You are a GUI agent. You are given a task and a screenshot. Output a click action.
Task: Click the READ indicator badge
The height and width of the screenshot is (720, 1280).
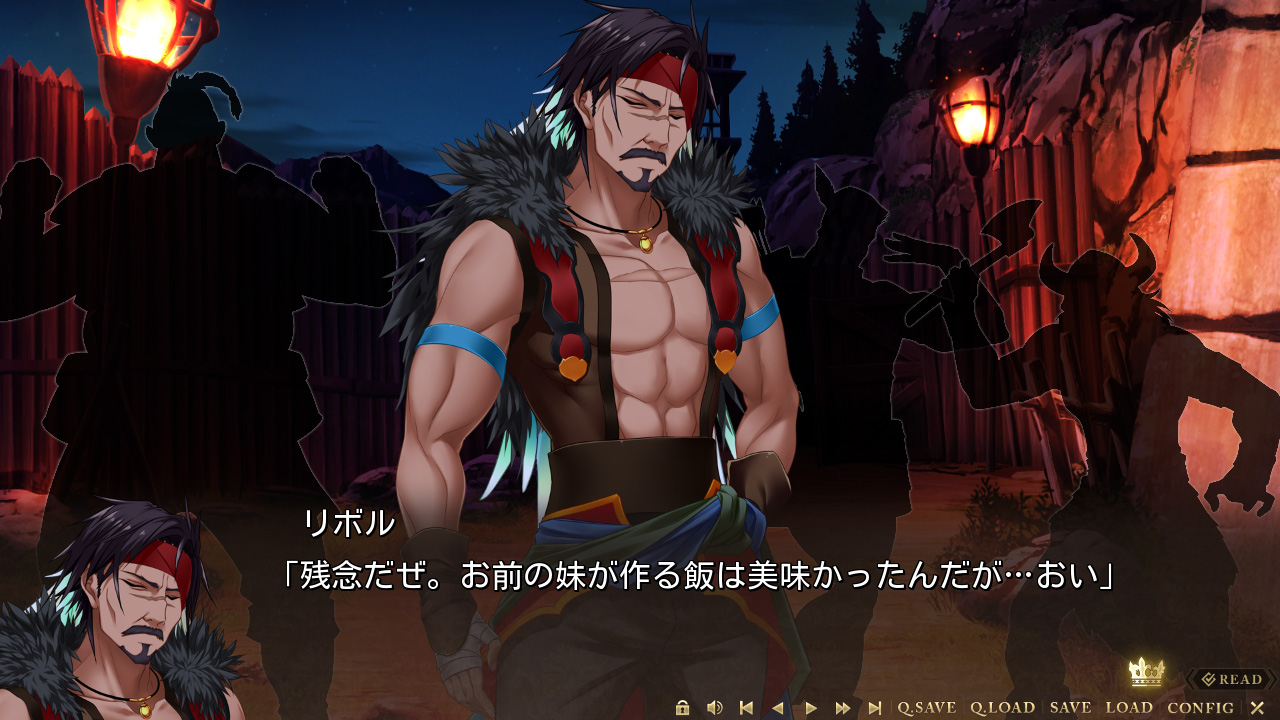pos(1232,680)
